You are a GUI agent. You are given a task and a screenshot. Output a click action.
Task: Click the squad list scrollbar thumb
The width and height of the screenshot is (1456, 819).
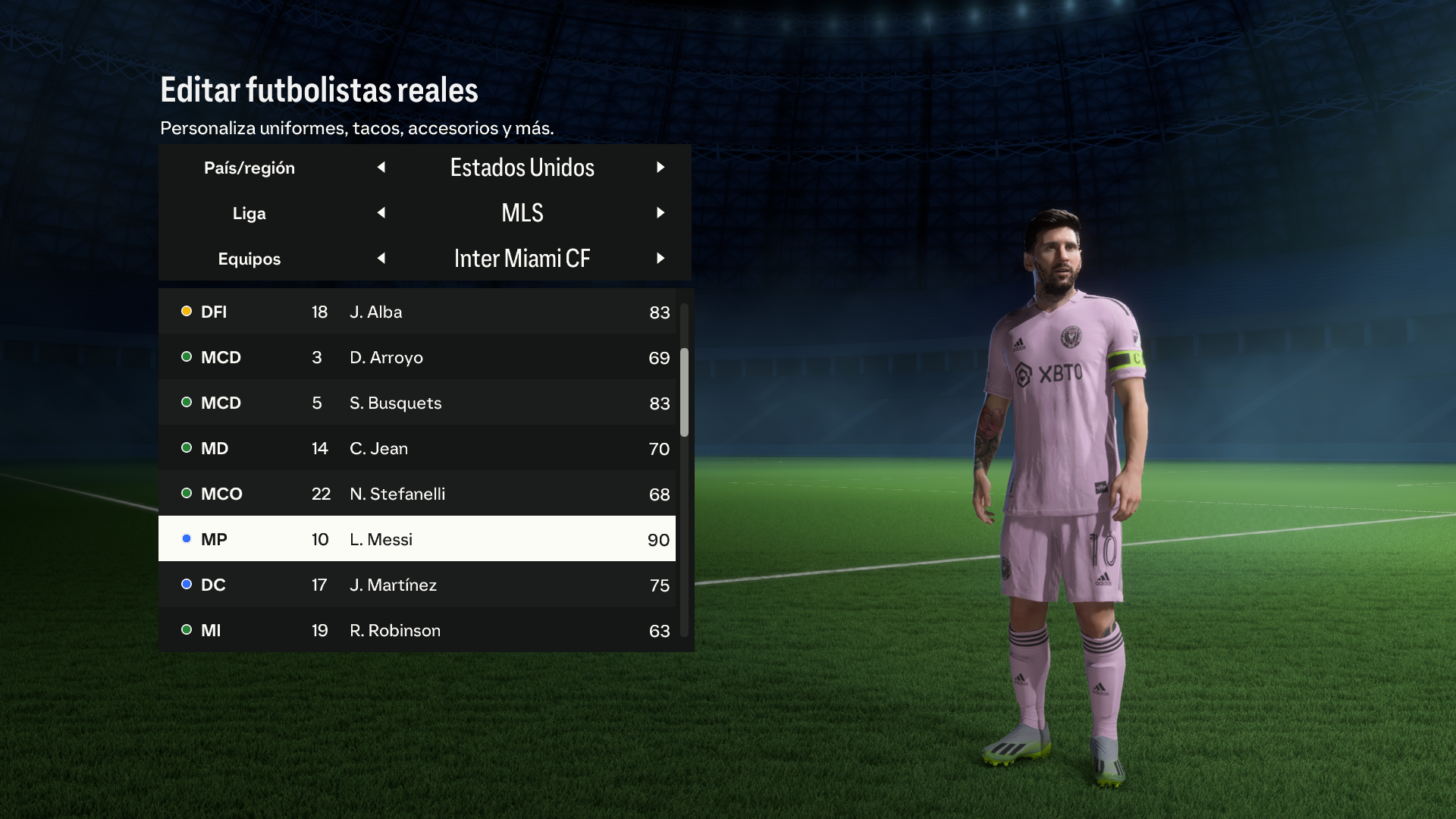tap(684, 392)
